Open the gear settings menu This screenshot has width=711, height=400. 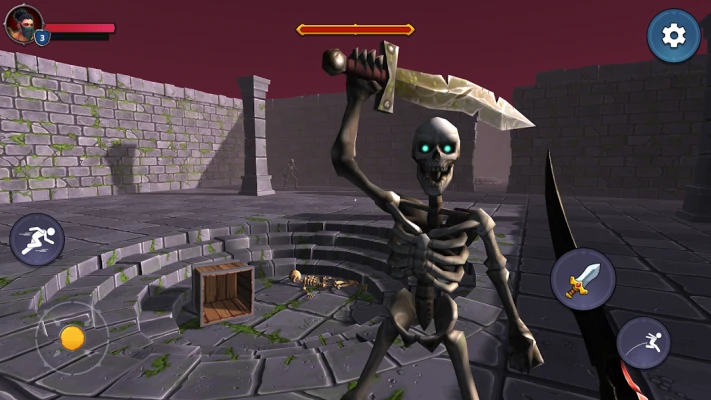pyautogui.click(x=673, y=36)
